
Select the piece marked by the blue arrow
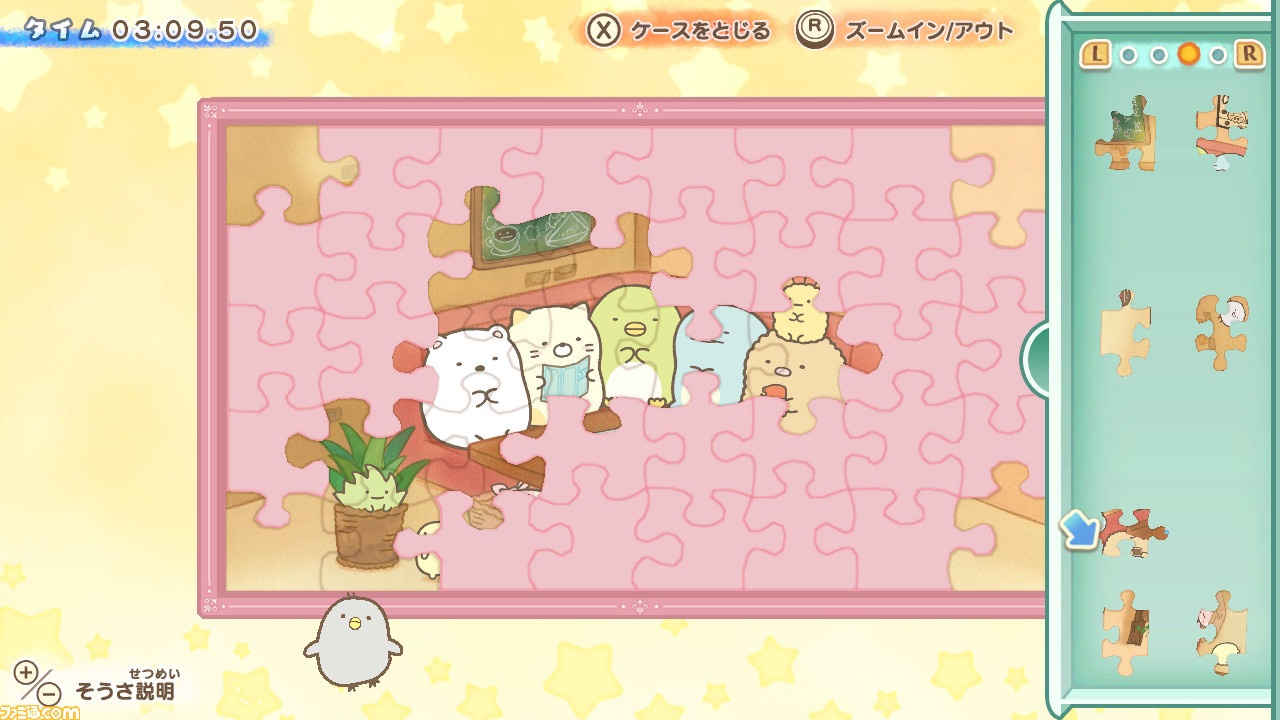coord(1135,532)
